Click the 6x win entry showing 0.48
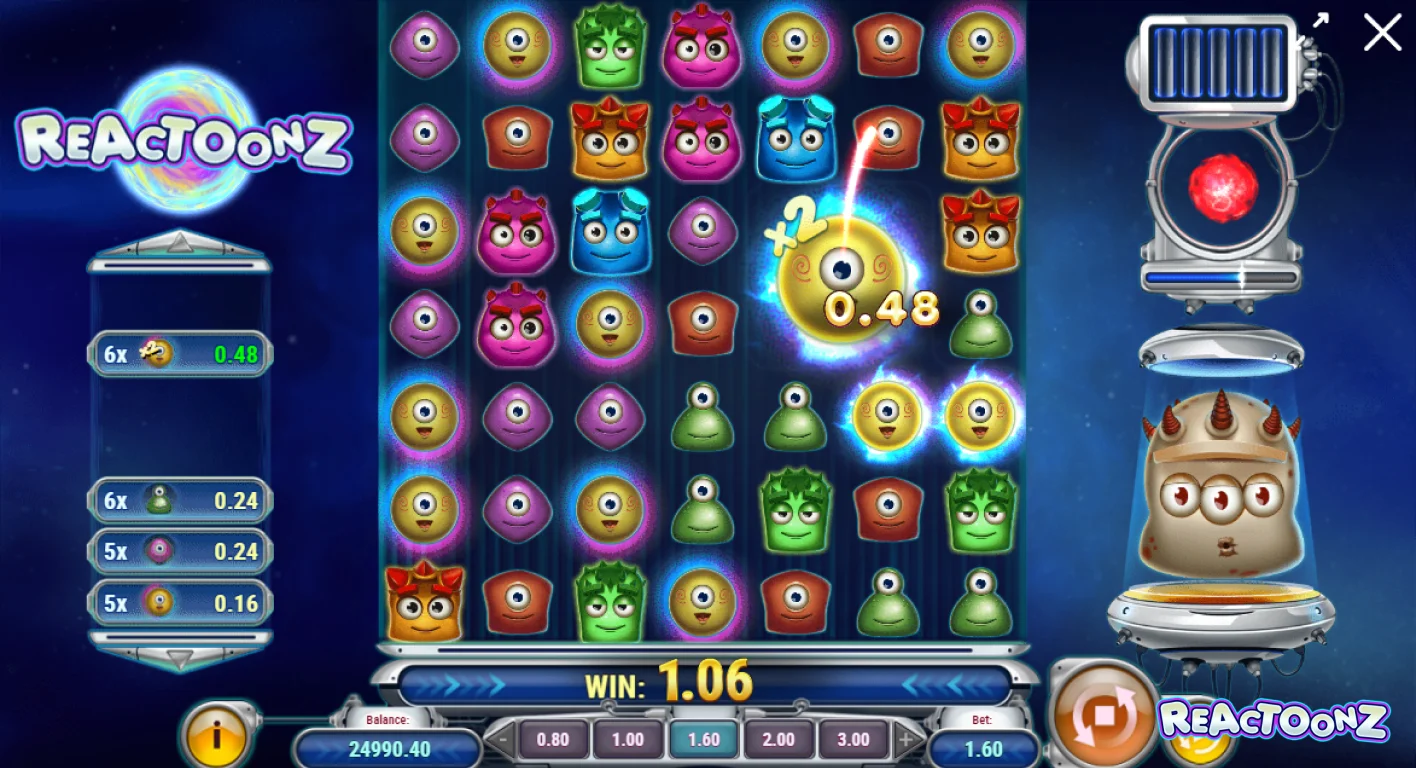The width and height of the screenshot is (1416, 768). click(180, 355)
